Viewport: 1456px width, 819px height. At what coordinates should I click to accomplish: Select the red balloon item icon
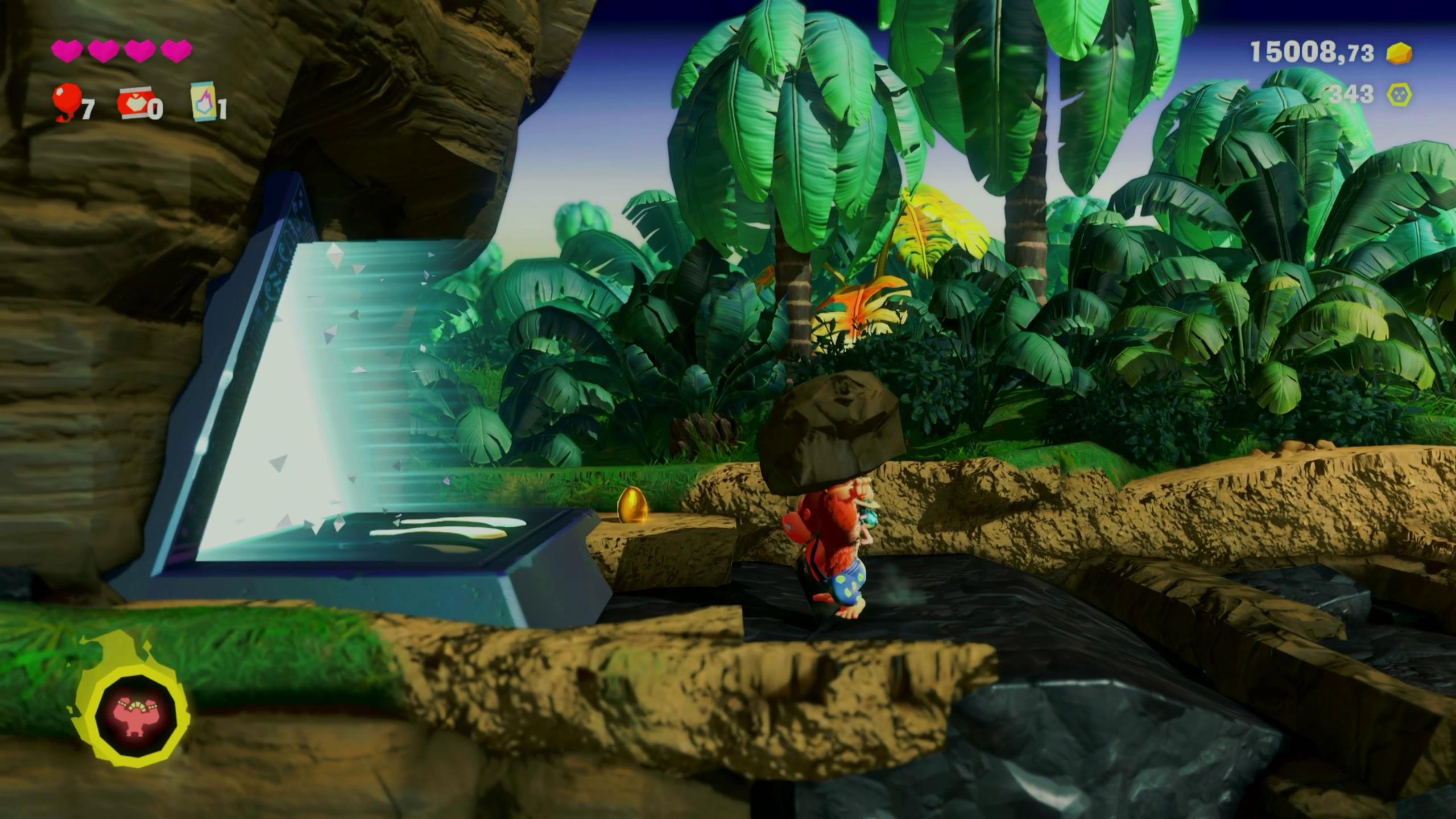click(66, 101)
